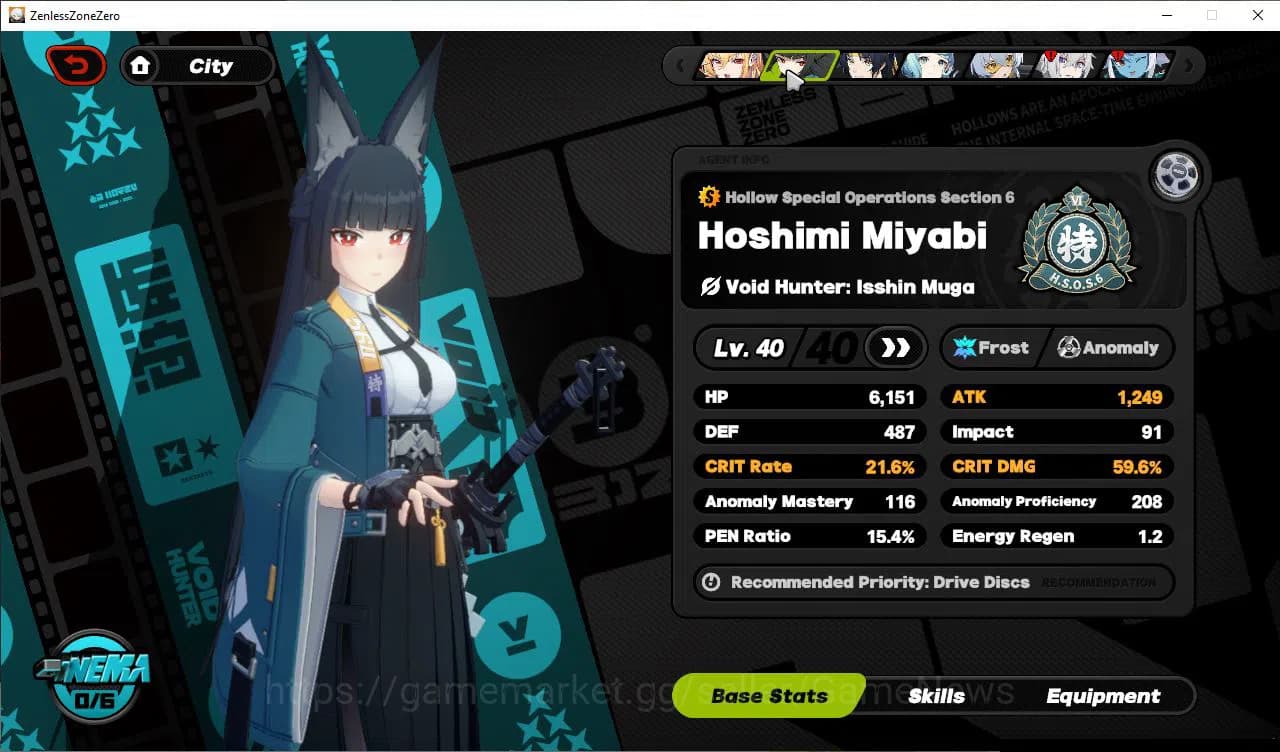Image resolution: width=1280 pixels, height=752 pixels.
Task: Click the Void Hunter: Isshin Muga icon
Action: coord(711,286)
